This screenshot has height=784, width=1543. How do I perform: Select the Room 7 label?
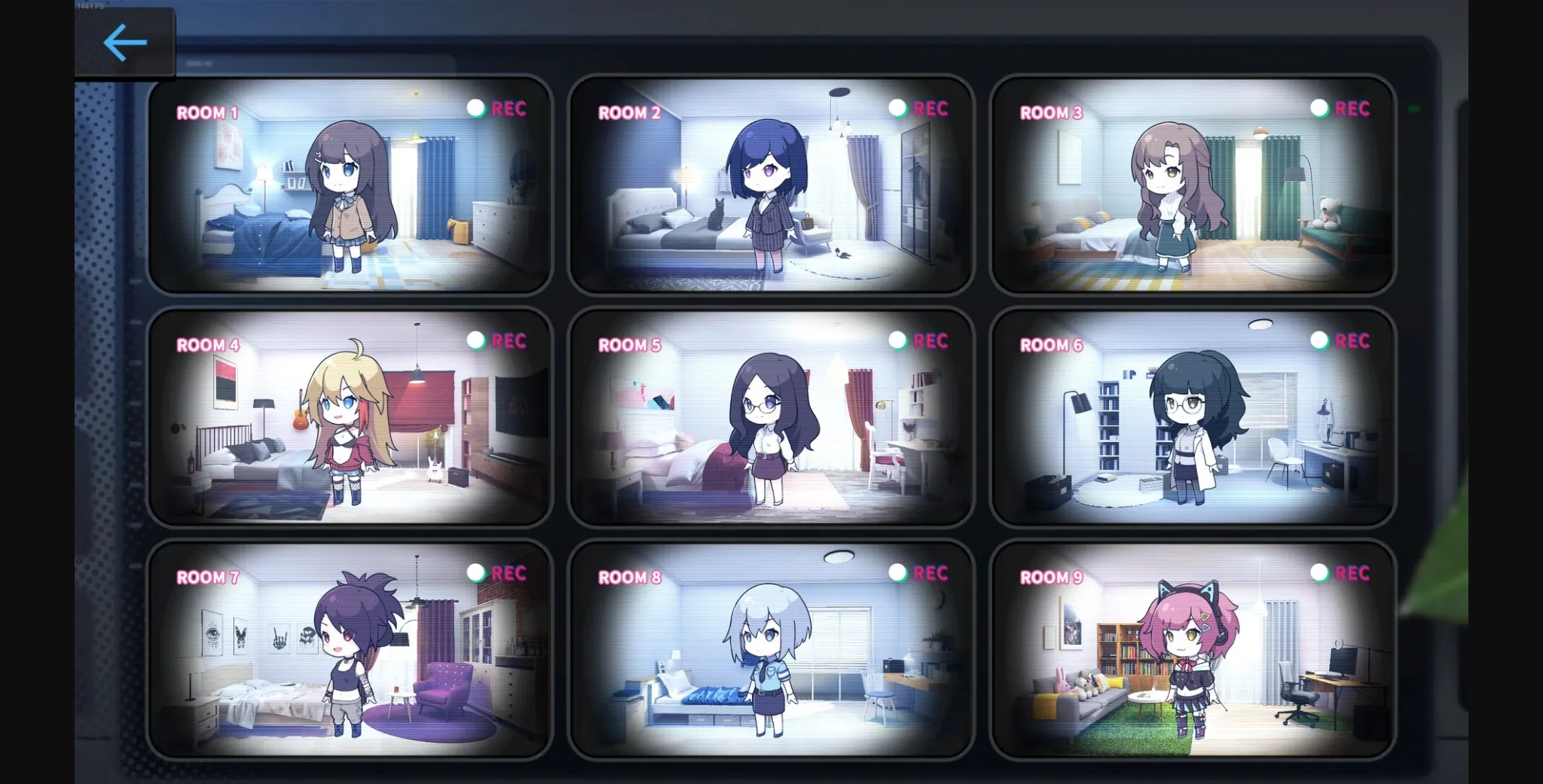coord(206,578)
